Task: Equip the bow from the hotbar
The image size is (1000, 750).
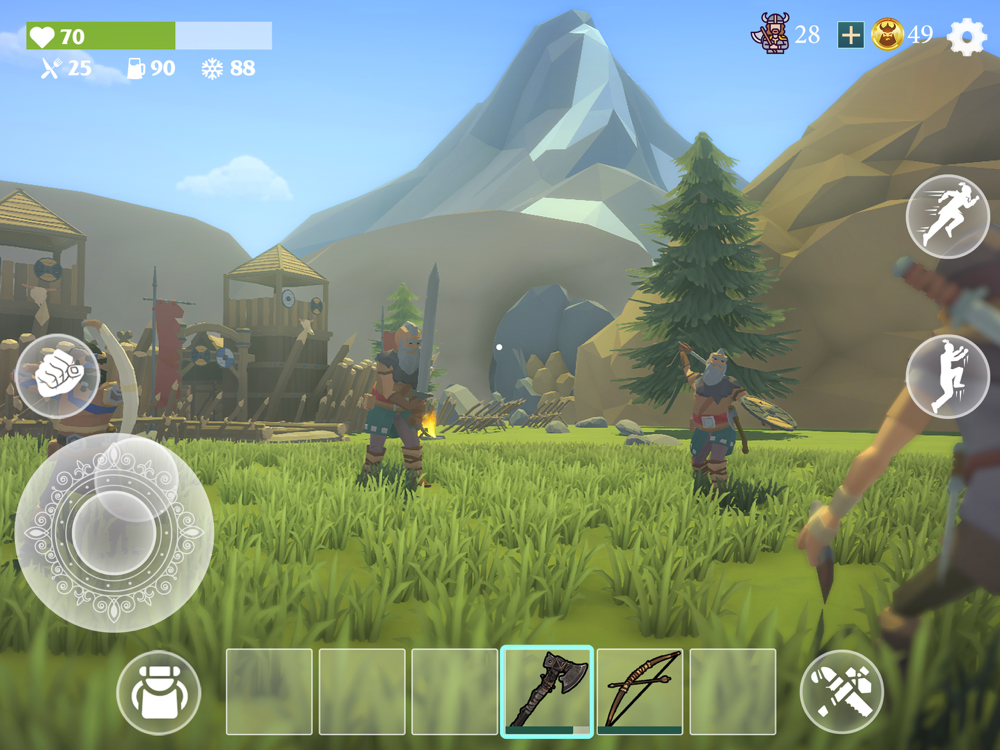Action: (640, 691)
